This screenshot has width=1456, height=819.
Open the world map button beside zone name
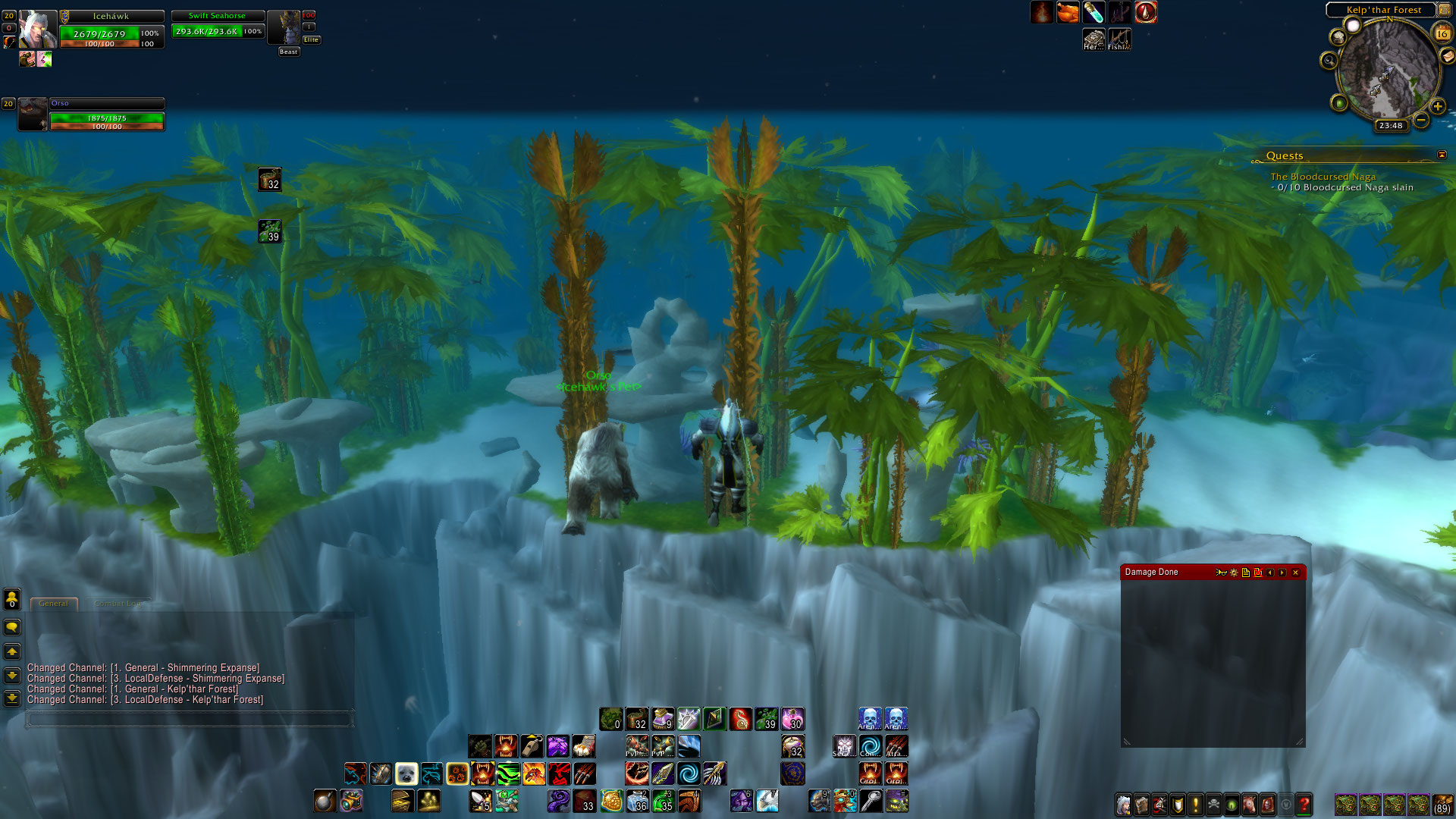pyautogui.click(x=1445, y=10)
